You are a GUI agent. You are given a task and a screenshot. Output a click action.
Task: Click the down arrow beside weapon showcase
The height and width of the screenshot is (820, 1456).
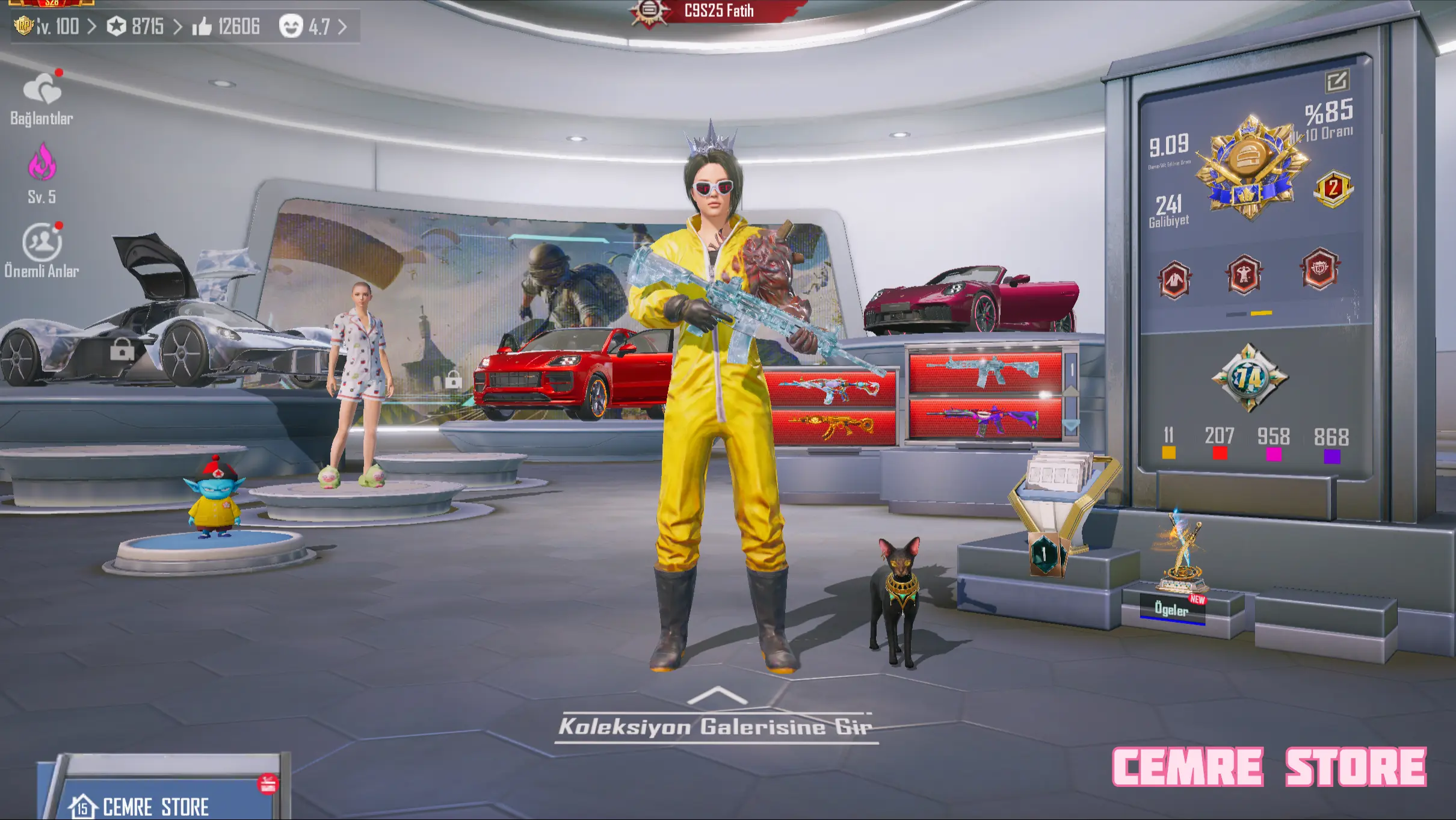point(1072,425)
